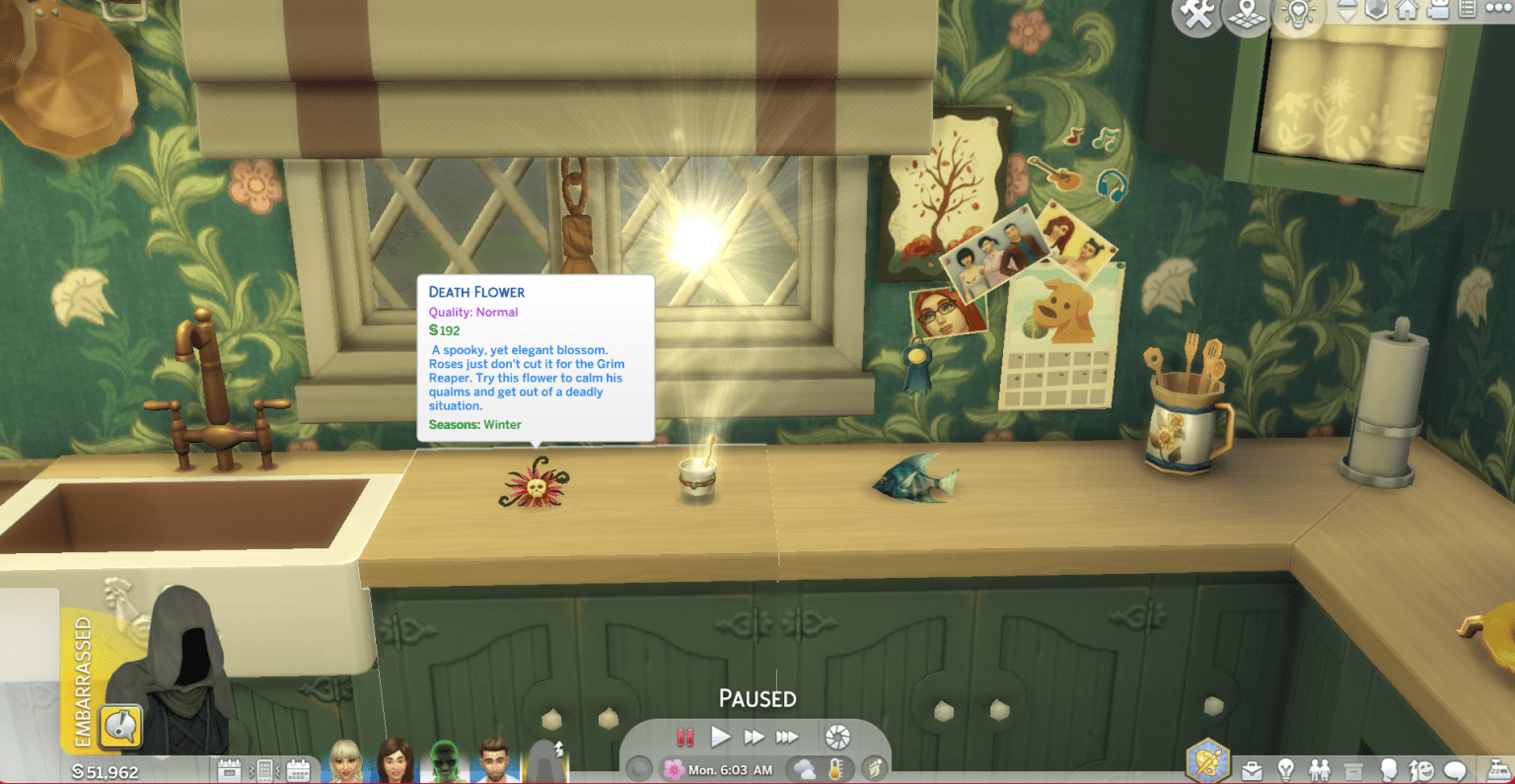Open the Relationships panel icon
1515x784 pixels.
coord(1319,768)
